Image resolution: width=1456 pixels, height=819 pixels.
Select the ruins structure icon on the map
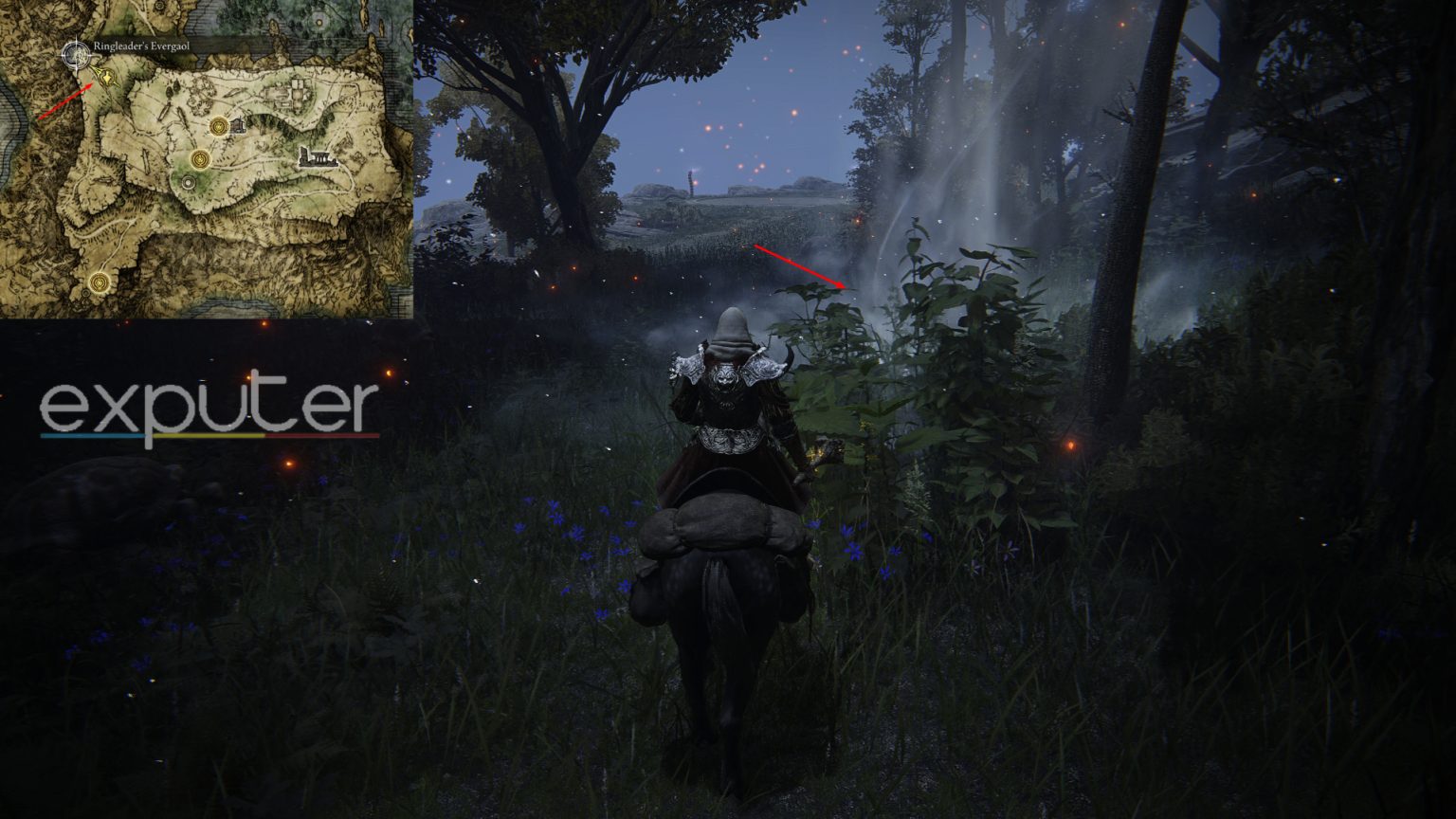click(319, 156)
